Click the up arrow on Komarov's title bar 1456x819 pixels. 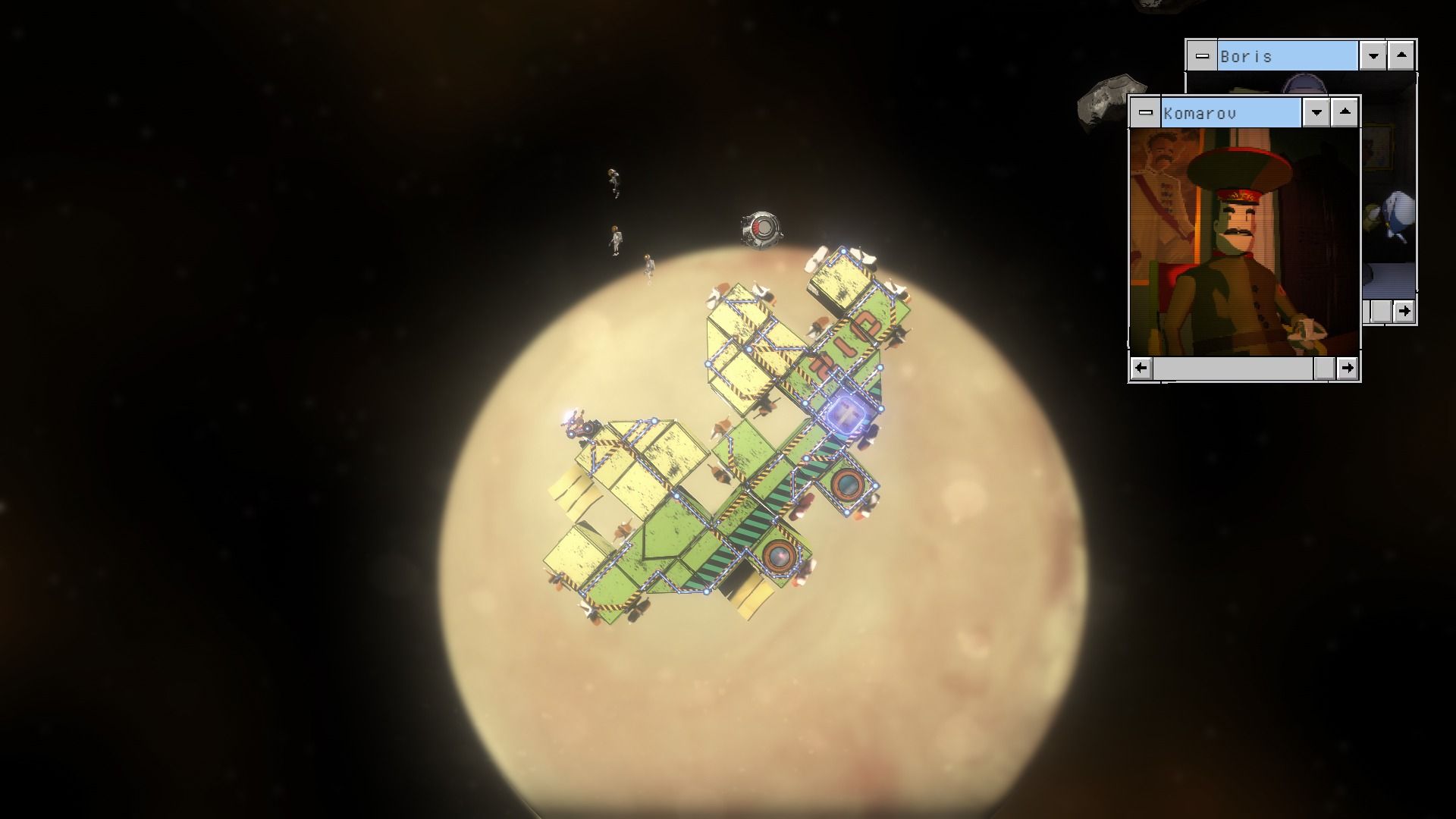tap(1345, 114)
